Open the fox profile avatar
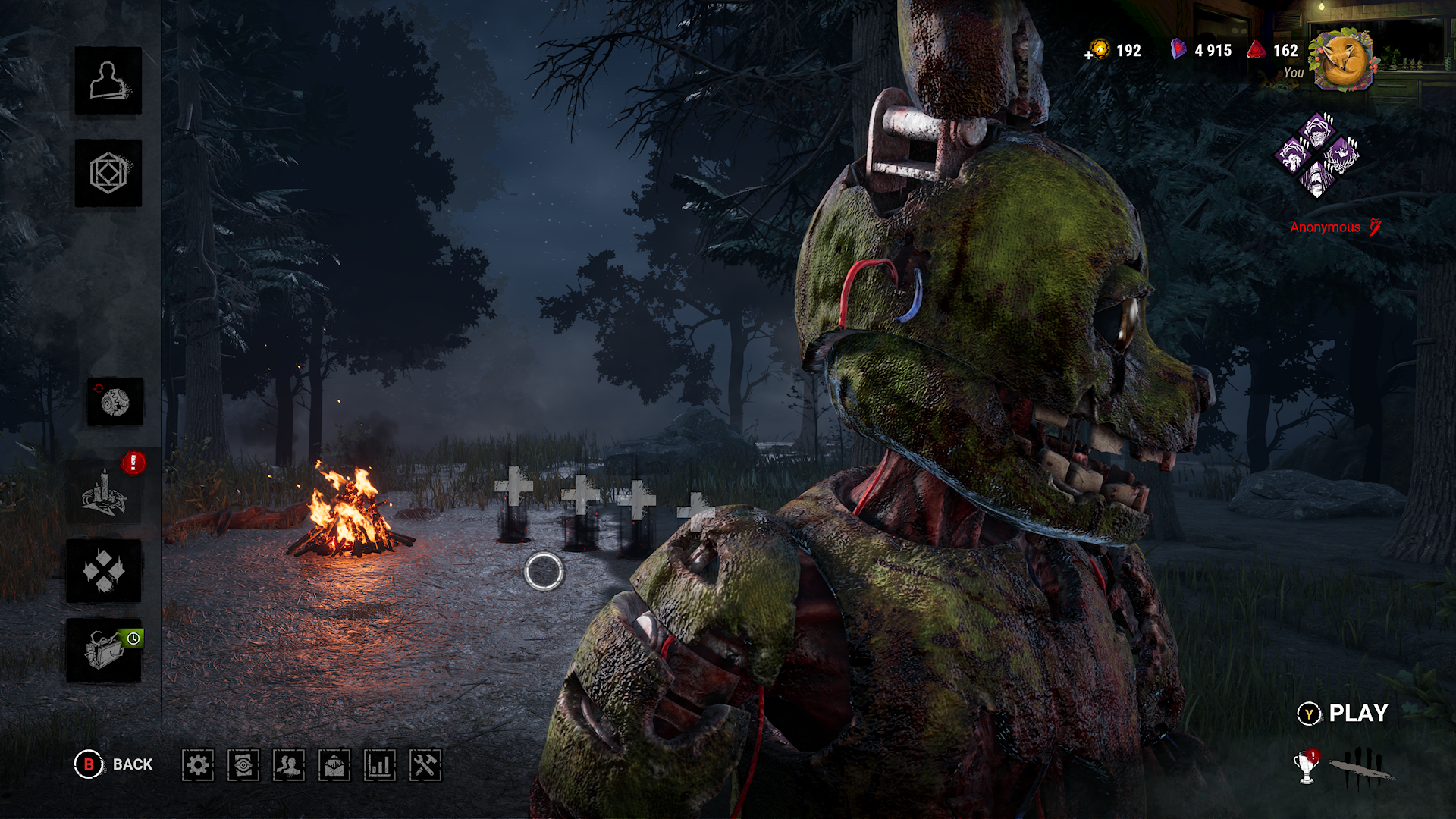 coord(1343,60)
